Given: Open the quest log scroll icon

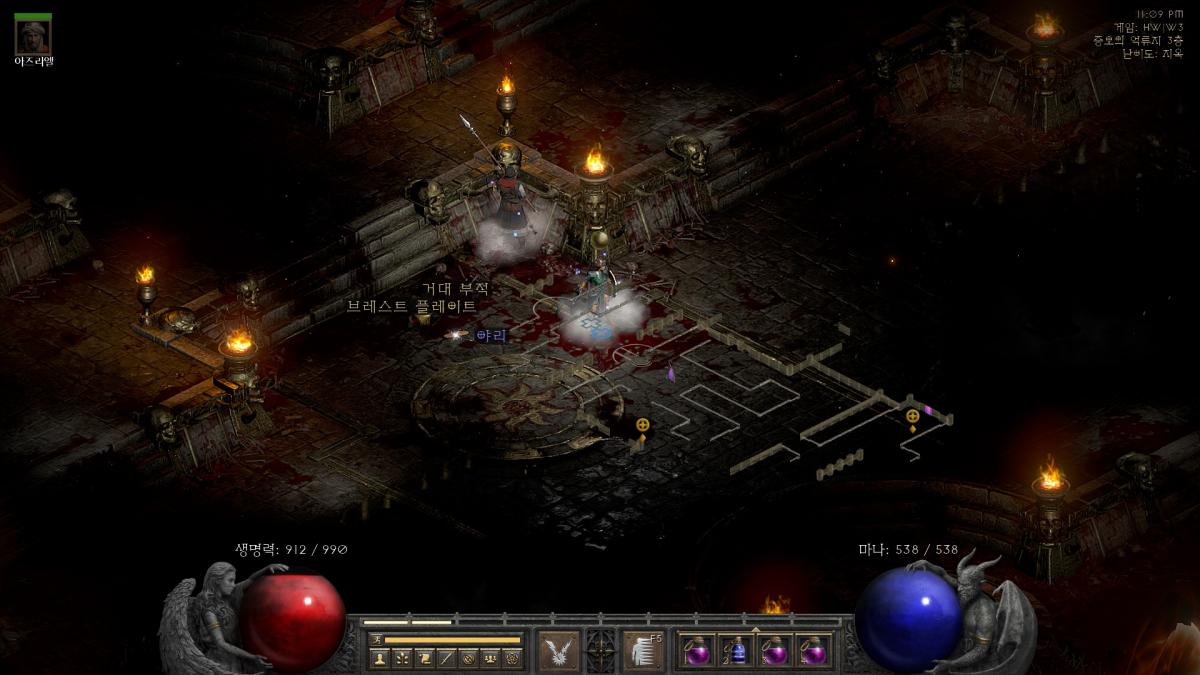Looking at the screenshot, I should [423, 658].
